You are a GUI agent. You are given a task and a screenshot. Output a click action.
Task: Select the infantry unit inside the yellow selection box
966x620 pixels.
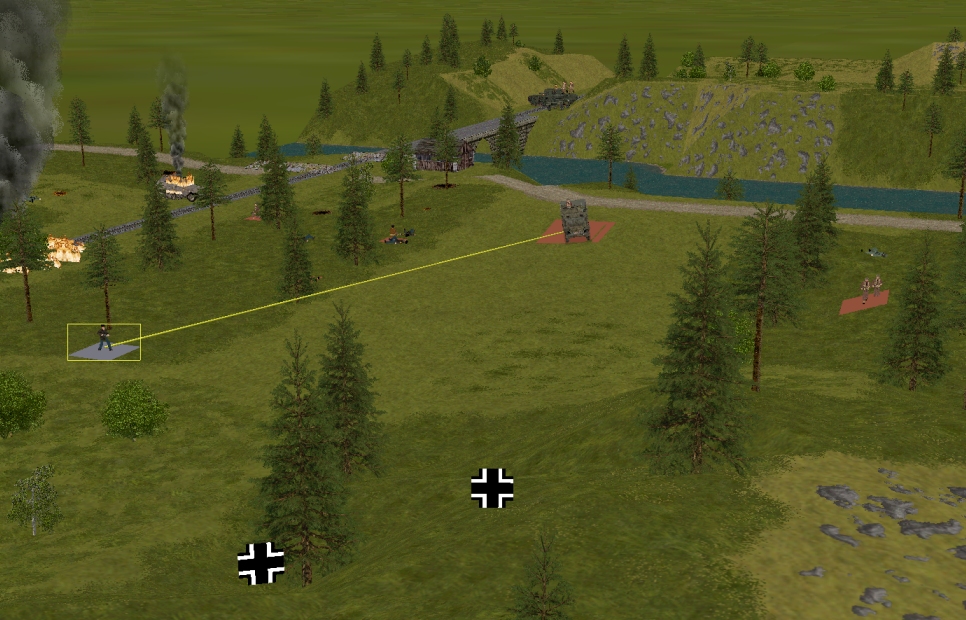(104, 339)
